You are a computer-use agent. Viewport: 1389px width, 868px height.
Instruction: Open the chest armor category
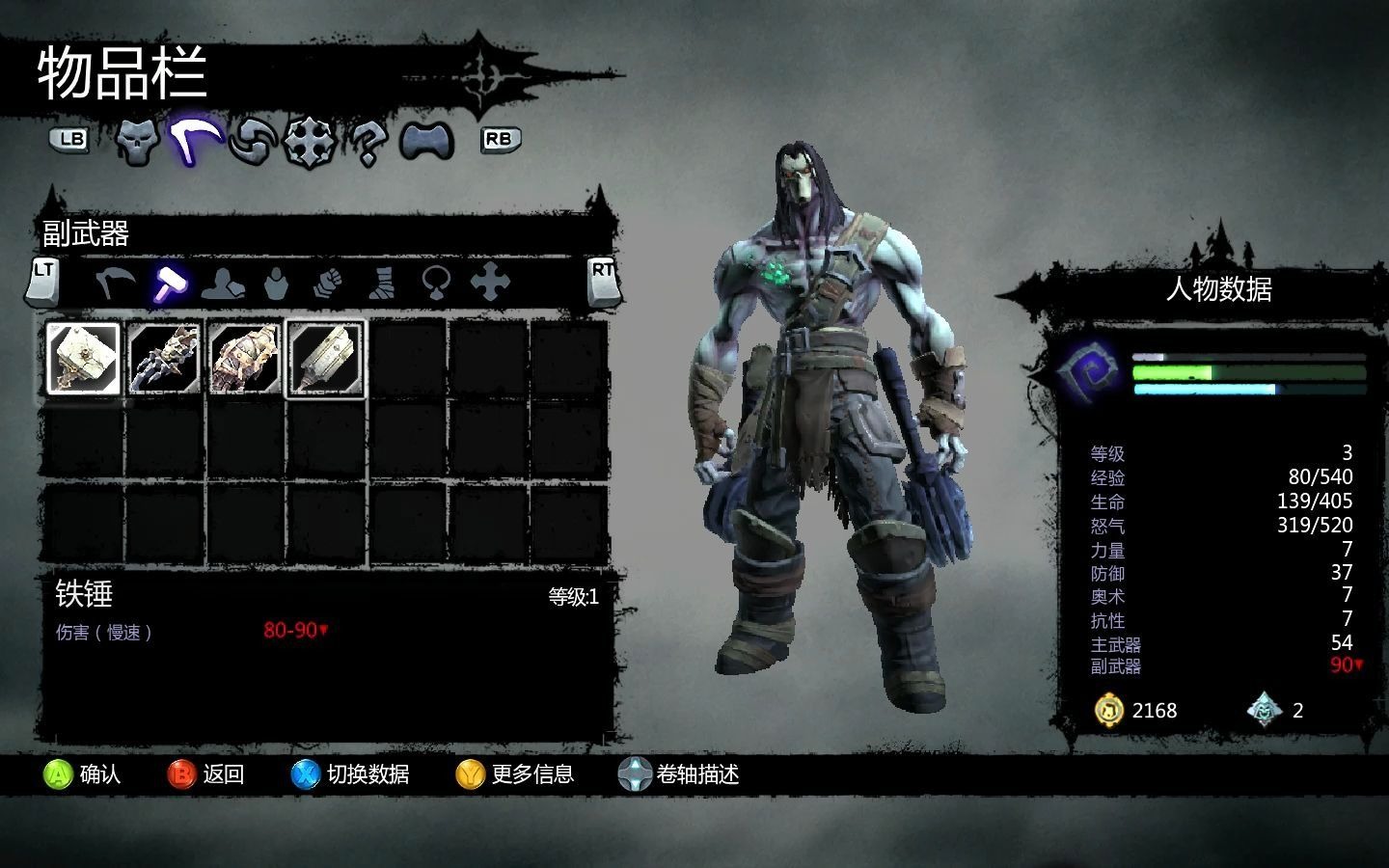(x=276, y=284)
